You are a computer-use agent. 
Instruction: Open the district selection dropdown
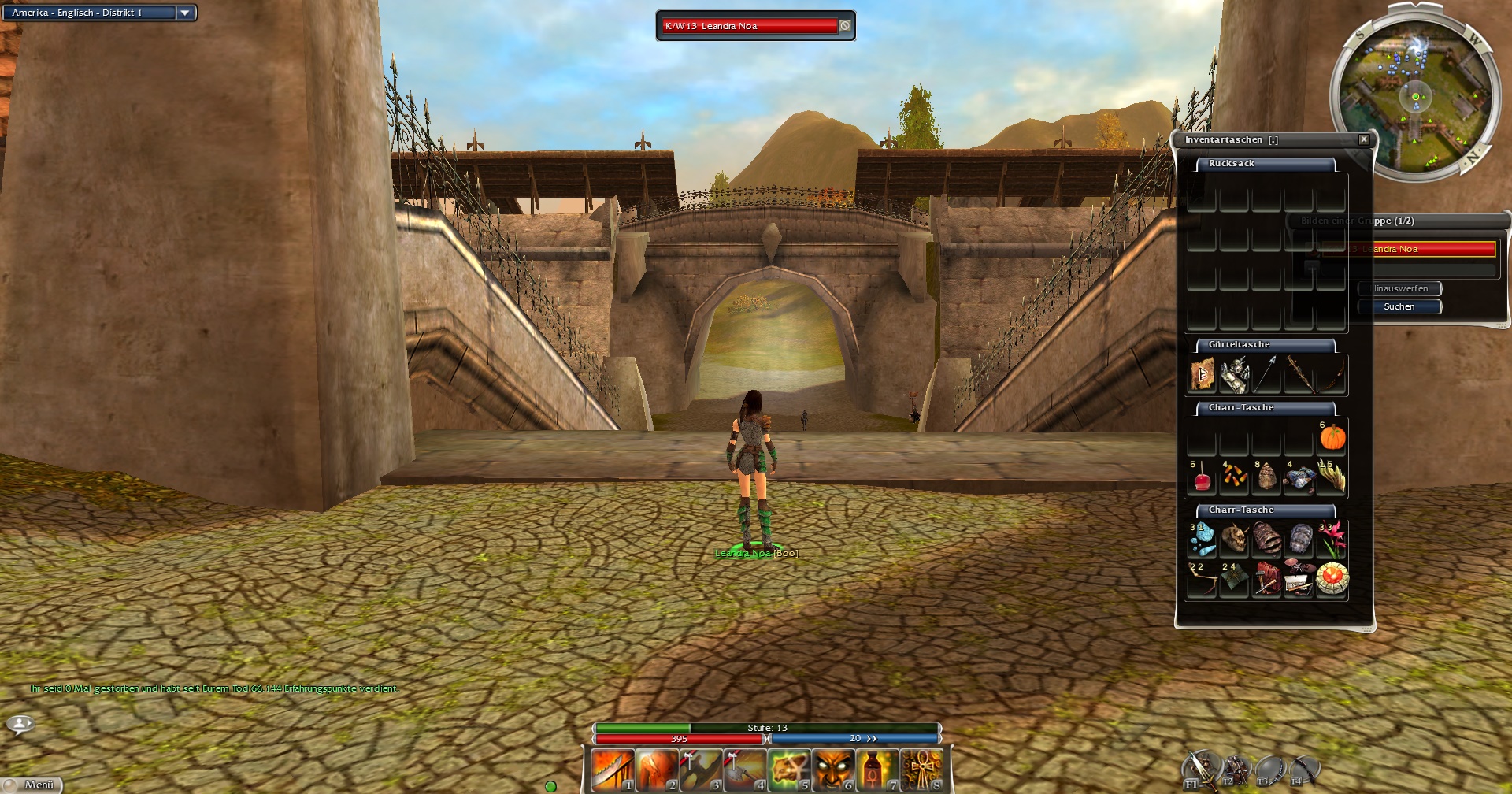185,13
